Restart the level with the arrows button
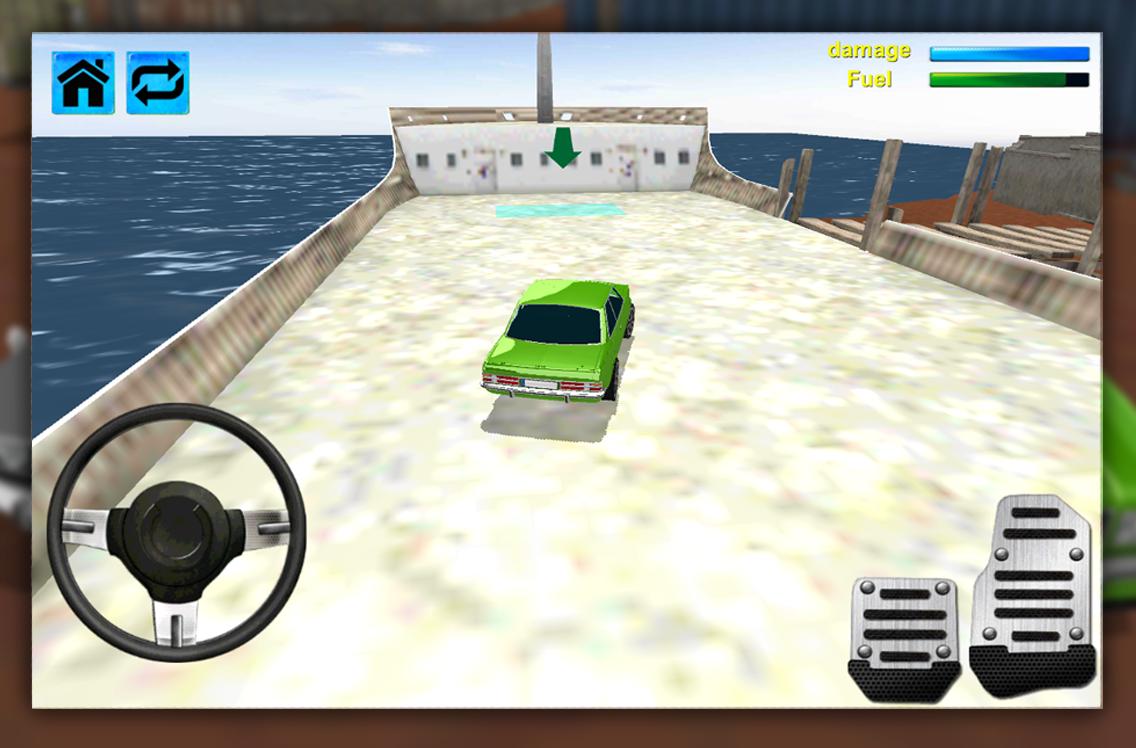Viewport: 1136px width, 748px height. point(158,83)
